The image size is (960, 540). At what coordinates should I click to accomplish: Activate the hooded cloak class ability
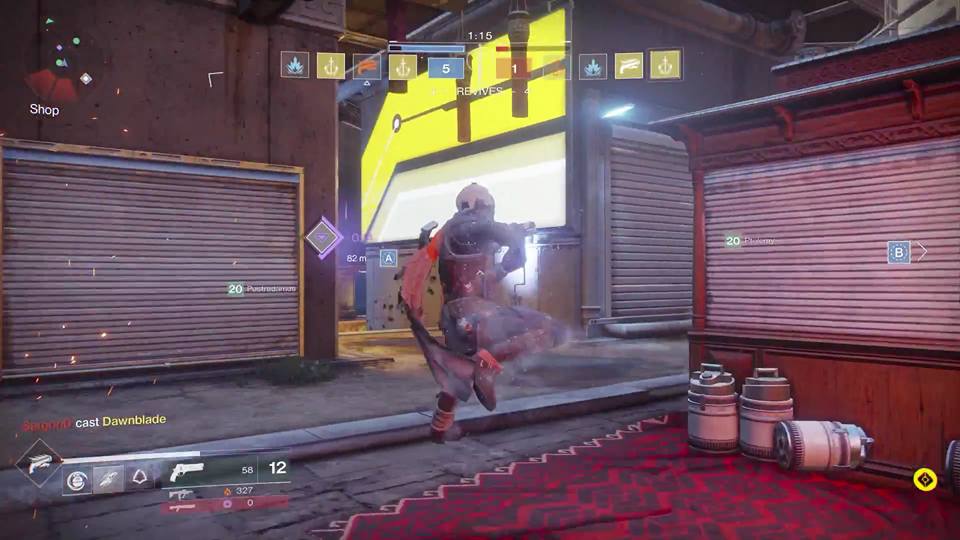[x=141, y=479]
